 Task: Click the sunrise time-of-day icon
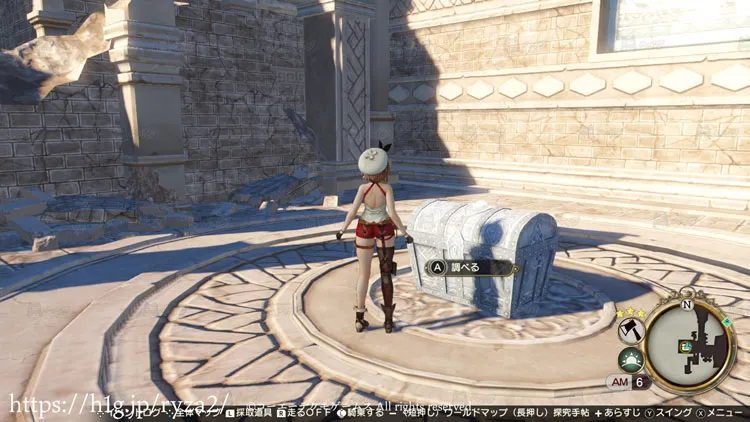pyautogui.click(x=630, y=359)
